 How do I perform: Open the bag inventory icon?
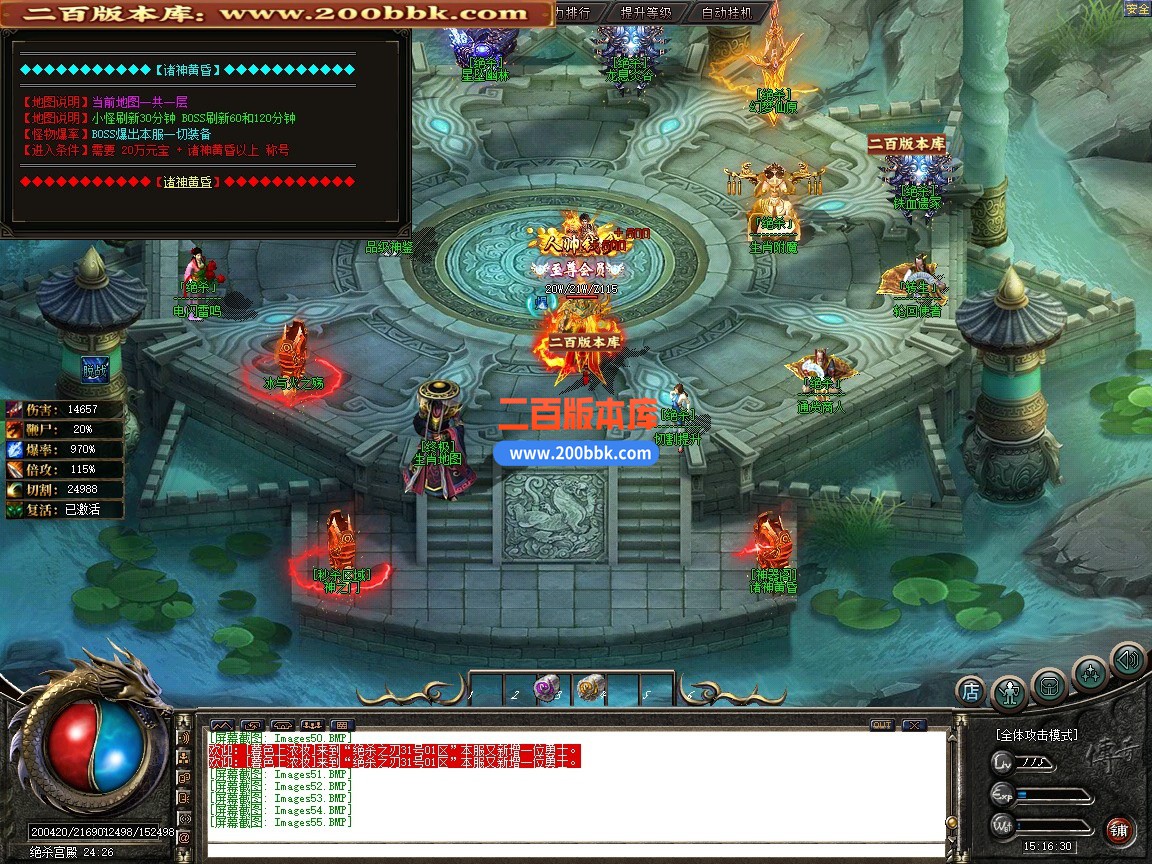tap(1049, 686)
